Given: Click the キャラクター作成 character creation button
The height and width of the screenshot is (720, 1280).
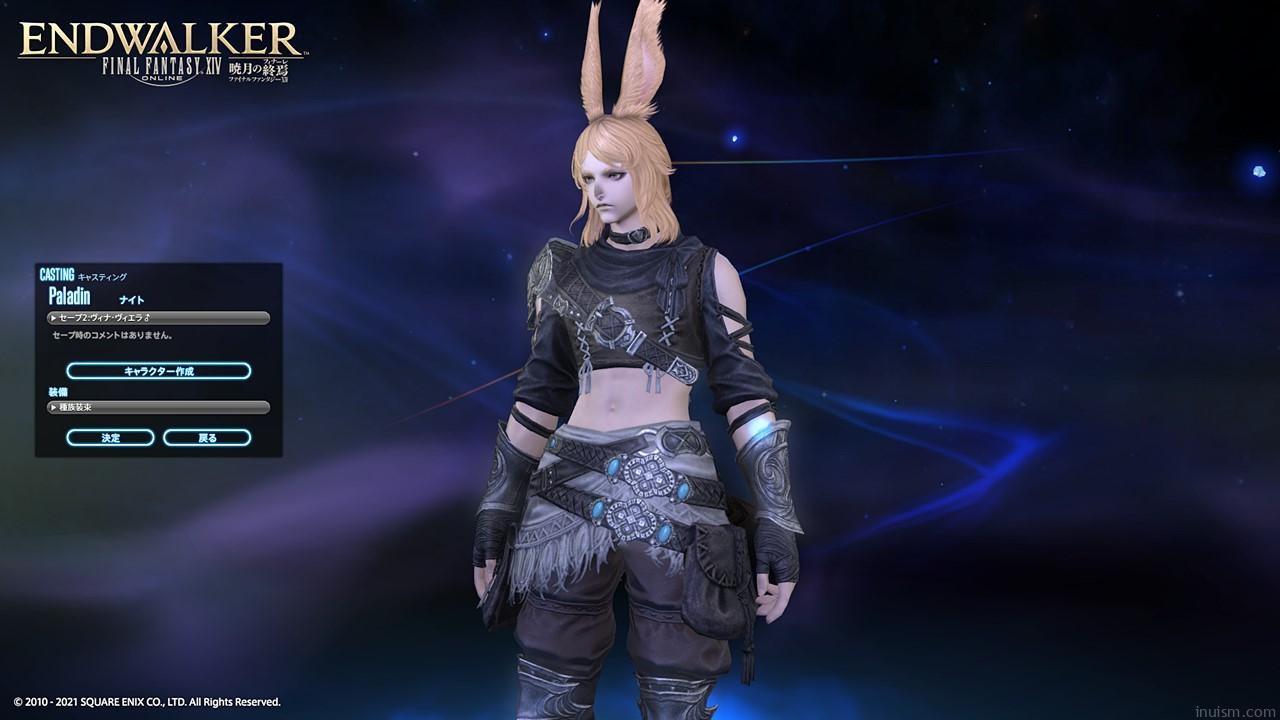Looking at the screenshot, I should 158,371.
